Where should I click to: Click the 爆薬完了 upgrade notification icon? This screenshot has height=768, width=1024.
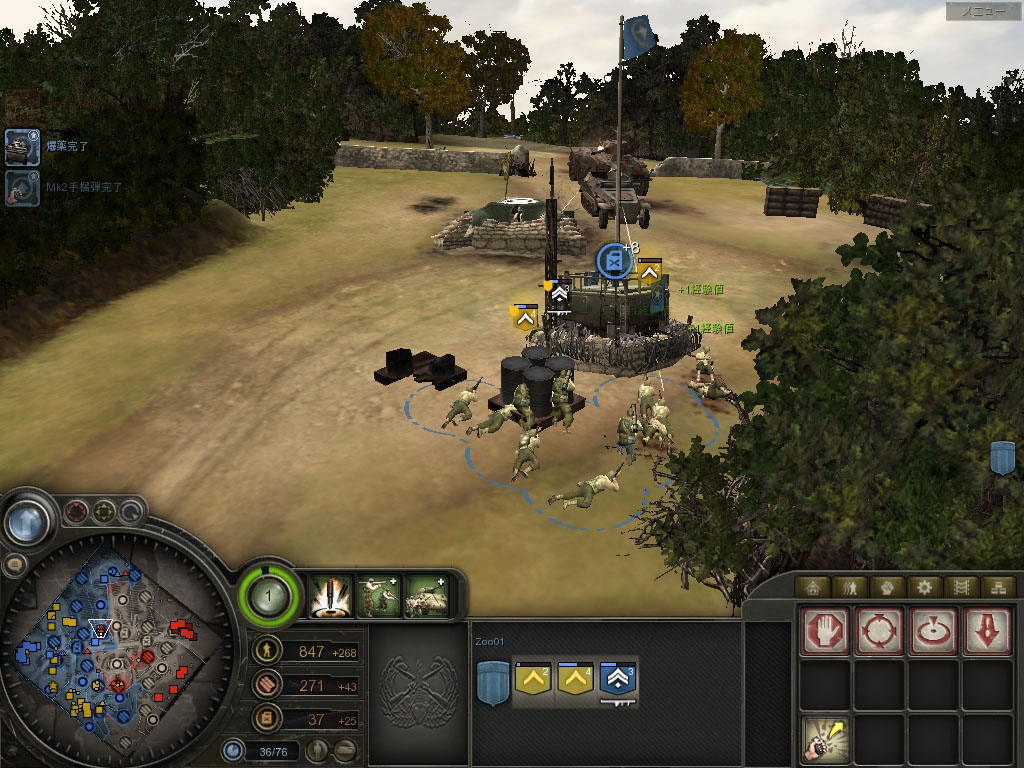tap(21, 146)
